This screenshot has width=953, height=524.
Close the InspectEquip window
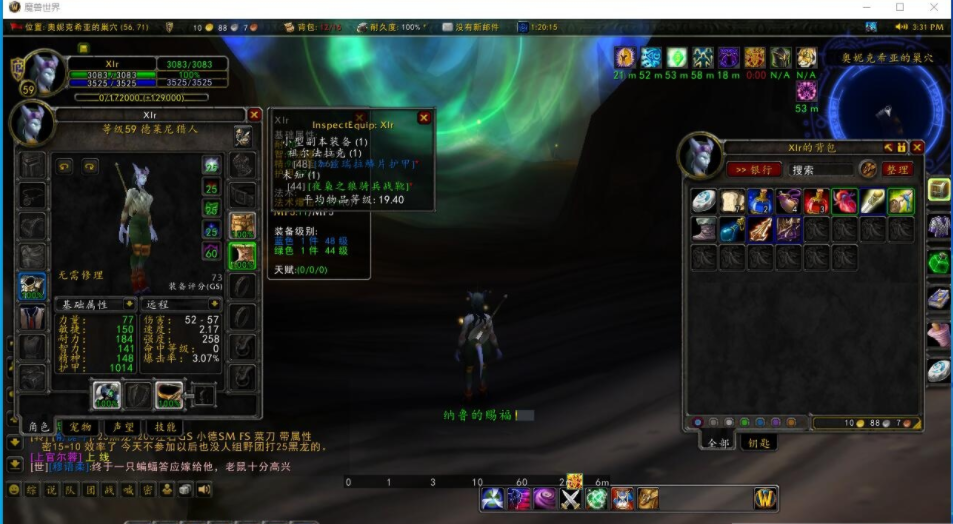(x=424, y=118)
